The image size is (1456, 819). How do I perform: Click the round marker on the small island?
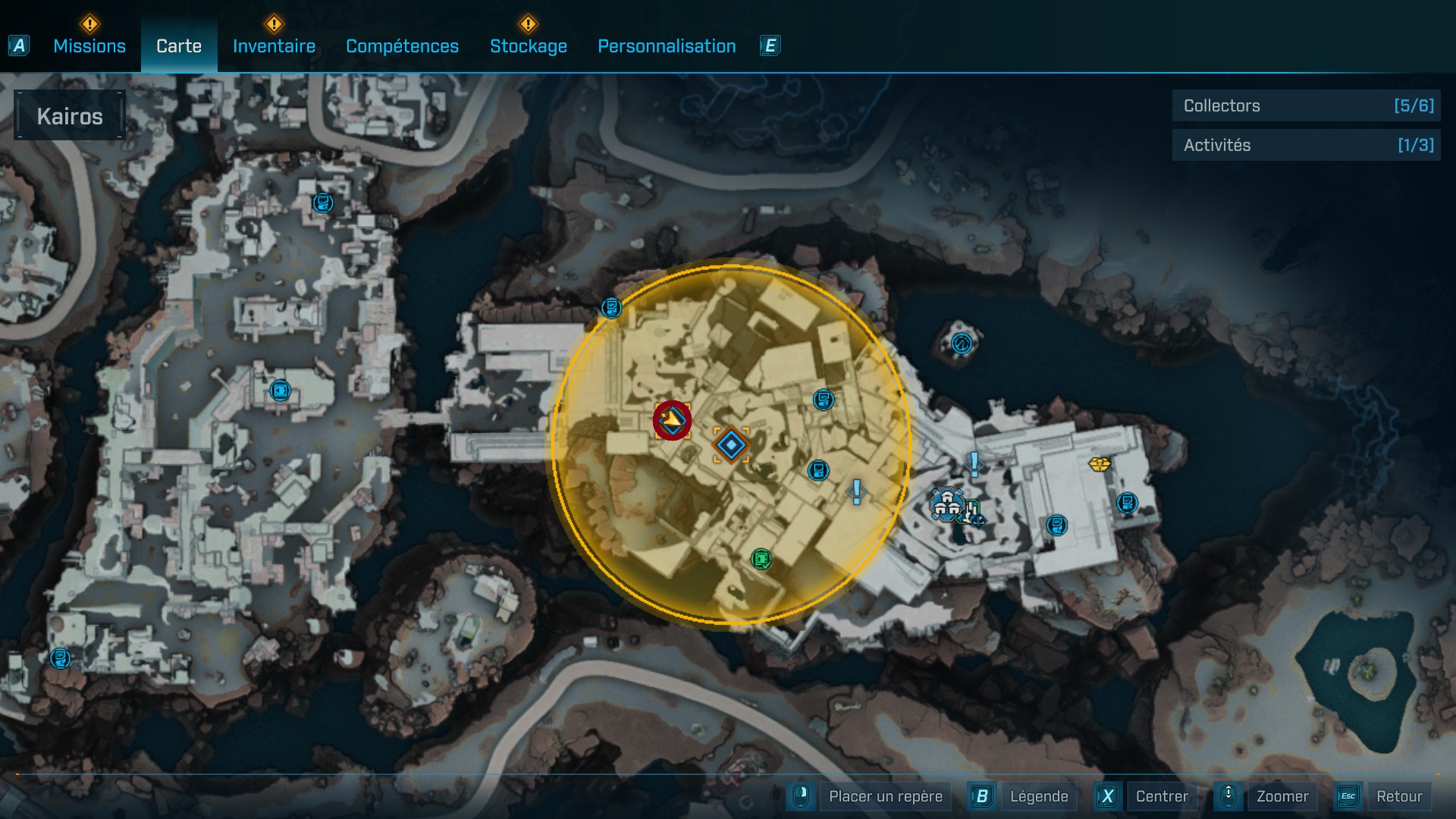[962, 344]
